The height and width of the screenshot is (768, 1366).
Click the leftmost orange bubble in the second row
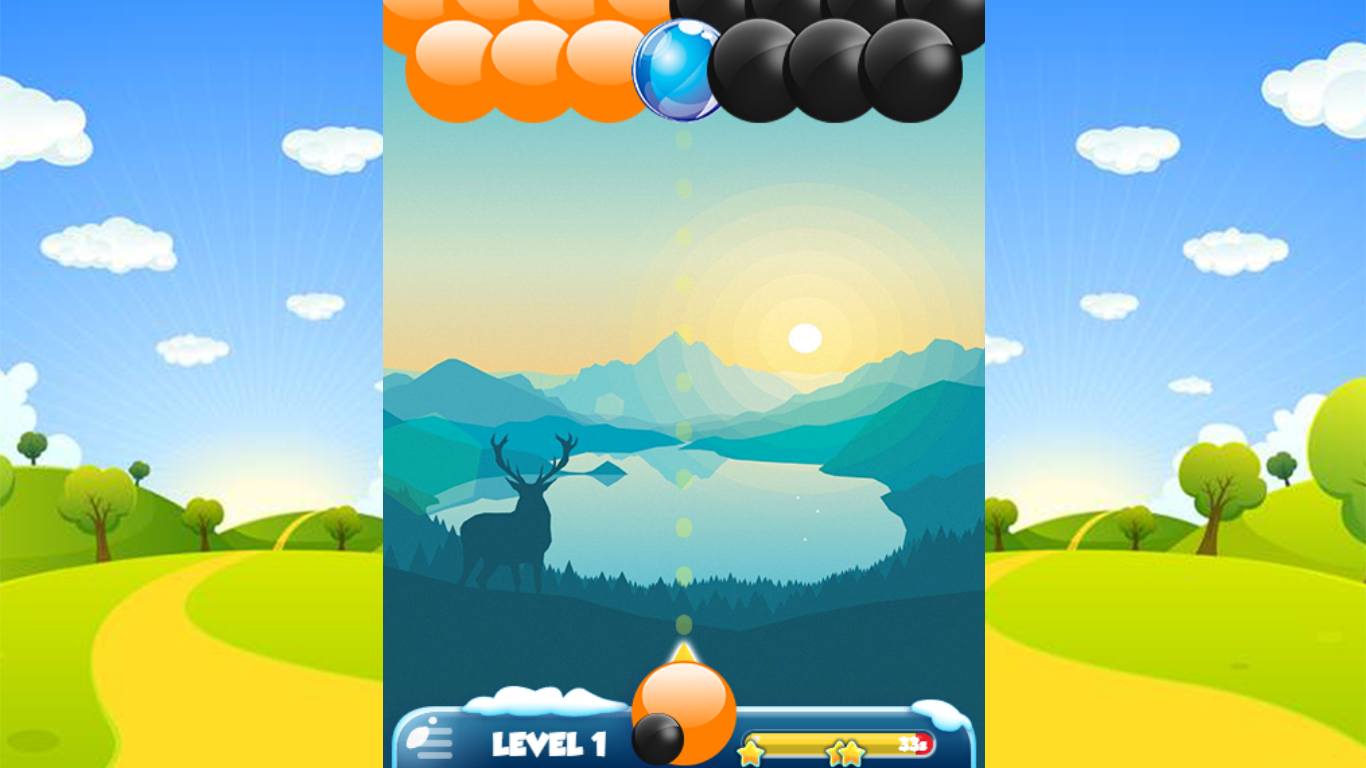[448, 70]
